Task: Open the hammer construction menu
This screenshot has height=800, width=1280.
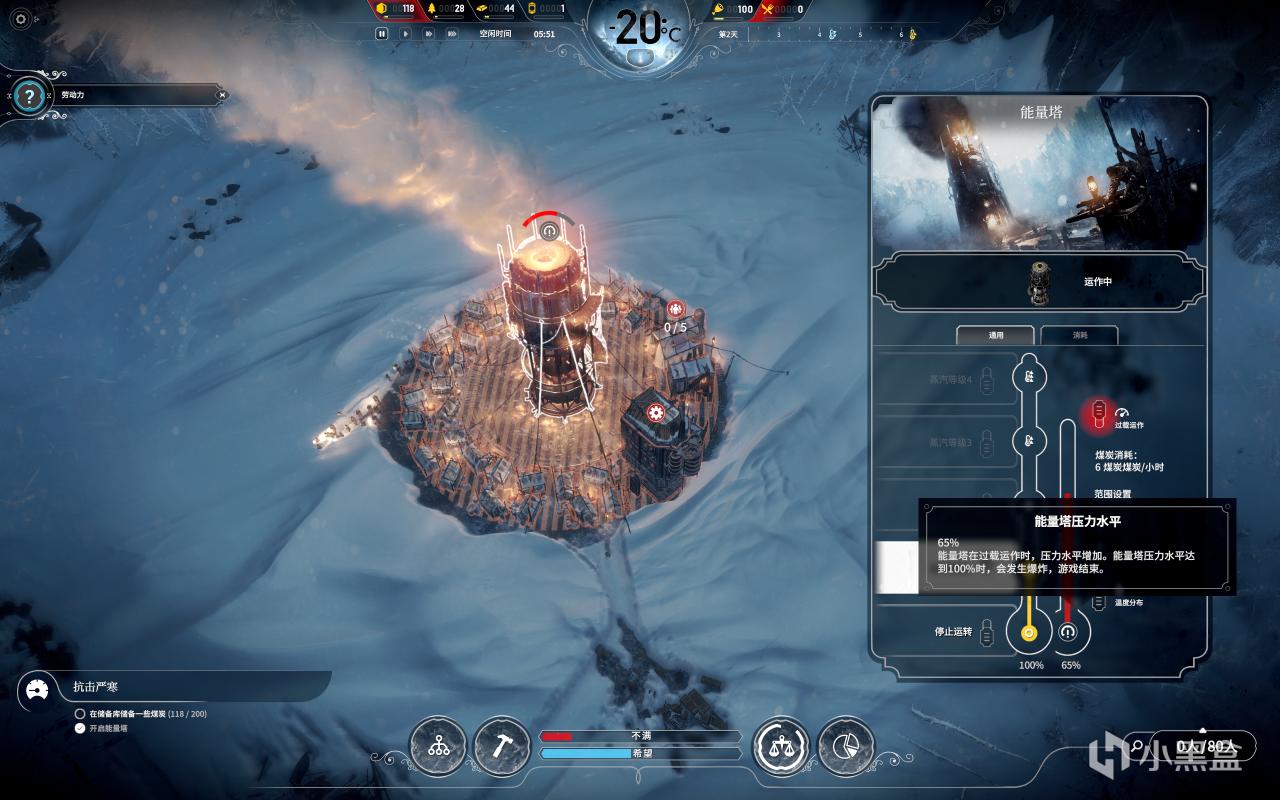Action: pos(502,746)
